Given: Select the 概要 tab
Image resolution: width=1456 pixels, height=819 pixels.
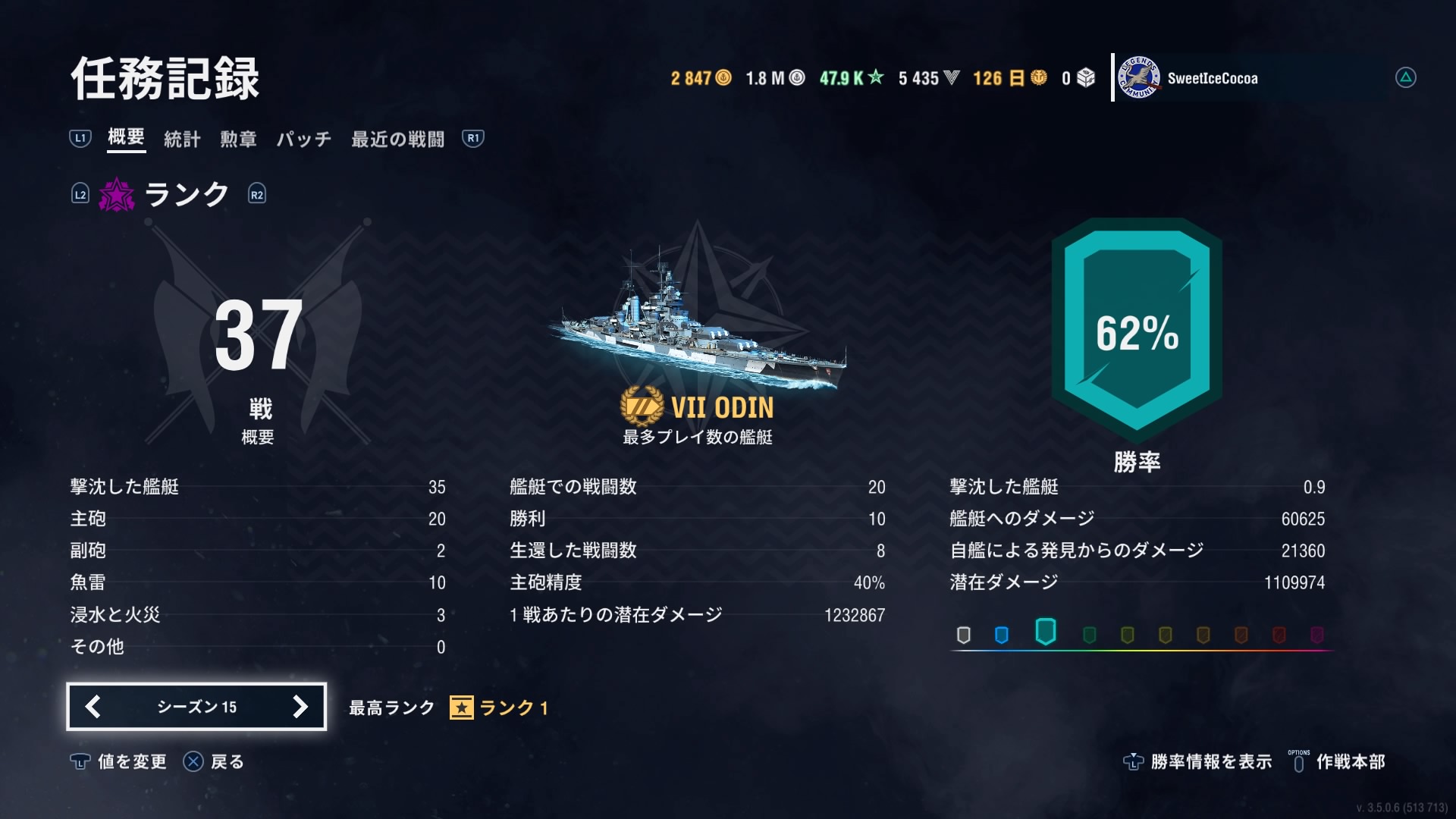Looking at the screenshot, I should 126,137.
